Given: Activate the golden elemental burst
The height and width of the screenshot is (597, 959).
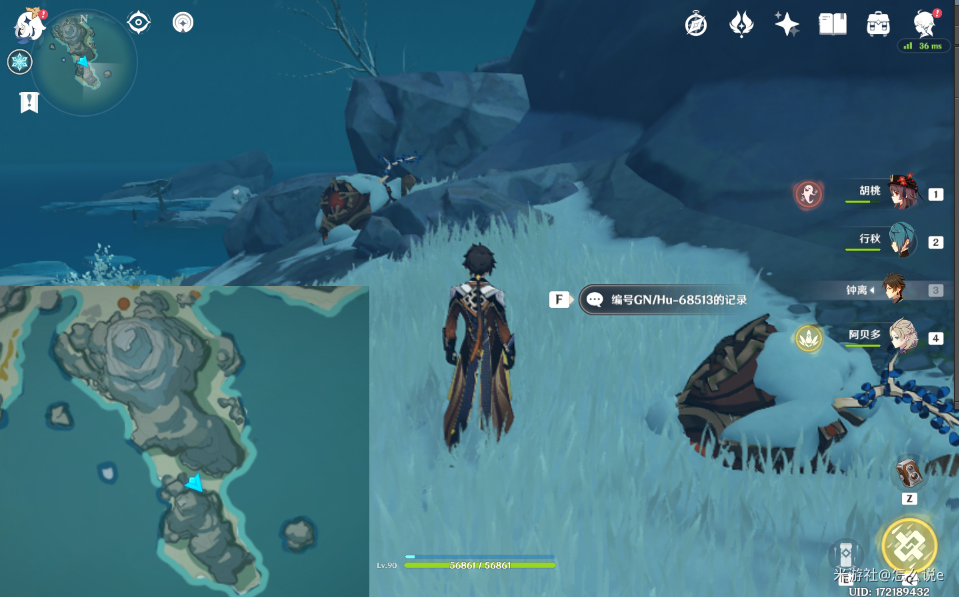Looking at the screenshot, I should [x=908, y=546].
